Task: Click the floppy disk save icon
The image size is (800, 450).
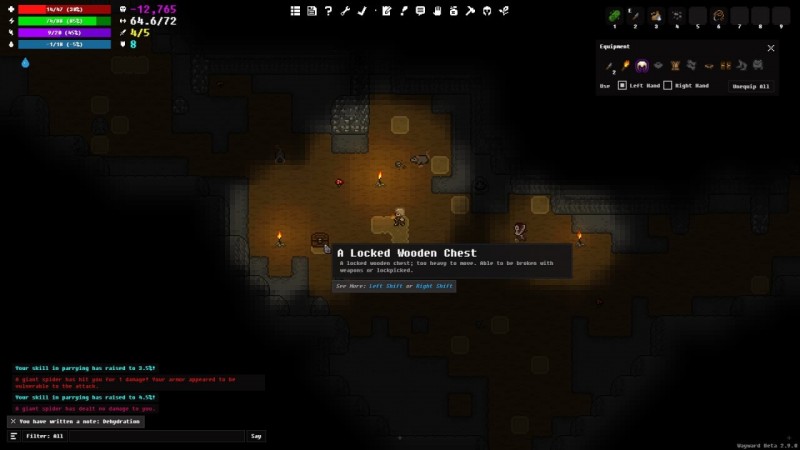Action: [312, 11]
